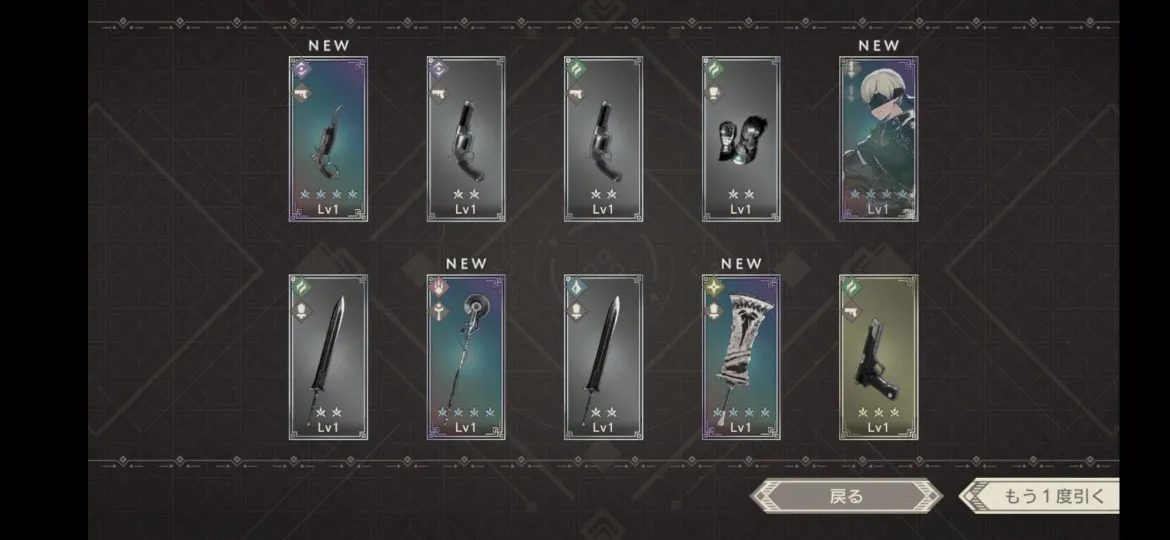View the blindfolded character card
The image size is (1170, 540).
coord(878,139)
